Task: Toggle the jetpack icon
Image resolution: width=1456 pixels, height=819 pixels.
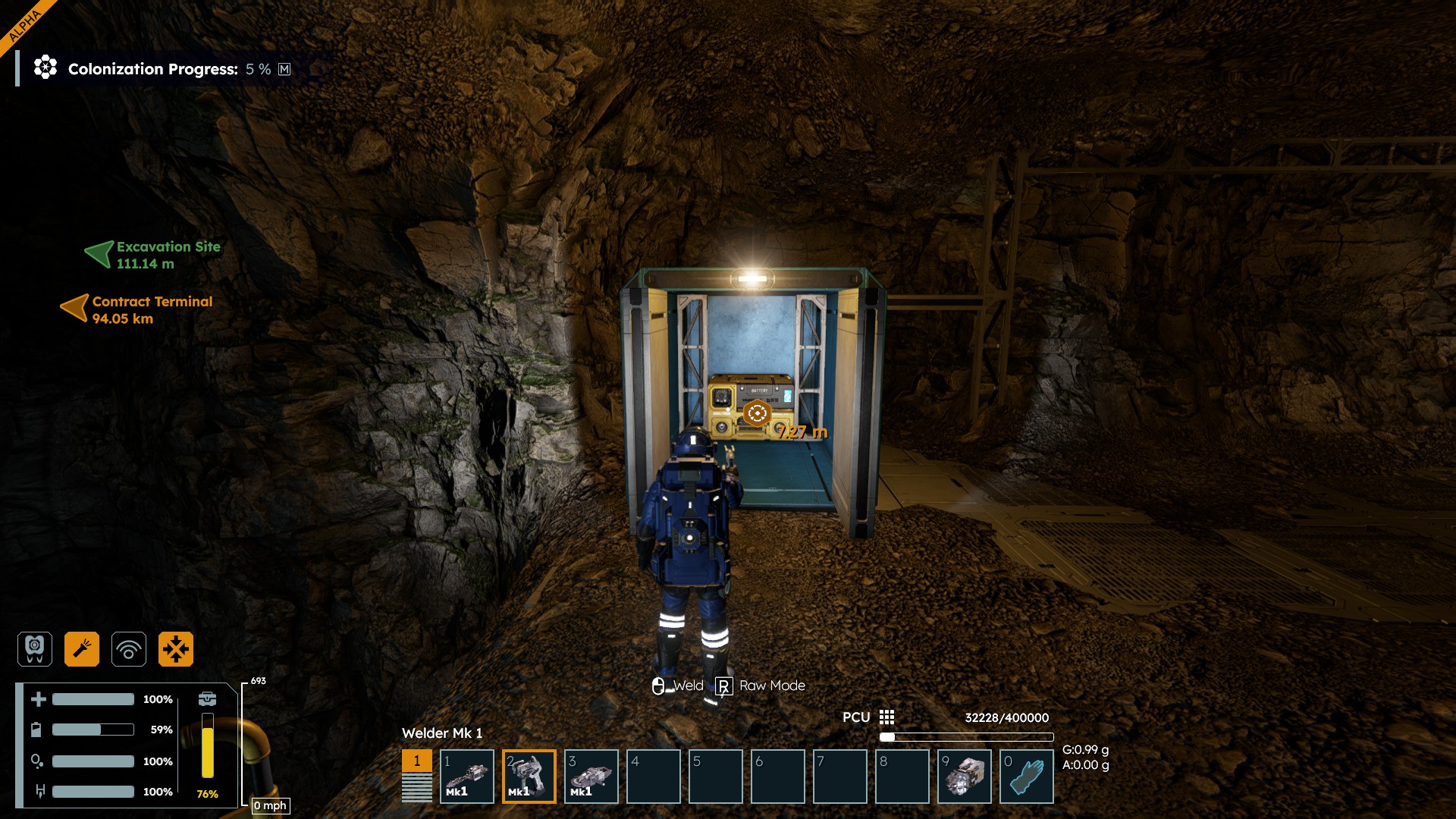Action: pyautogui.click(x=35, y=649)
